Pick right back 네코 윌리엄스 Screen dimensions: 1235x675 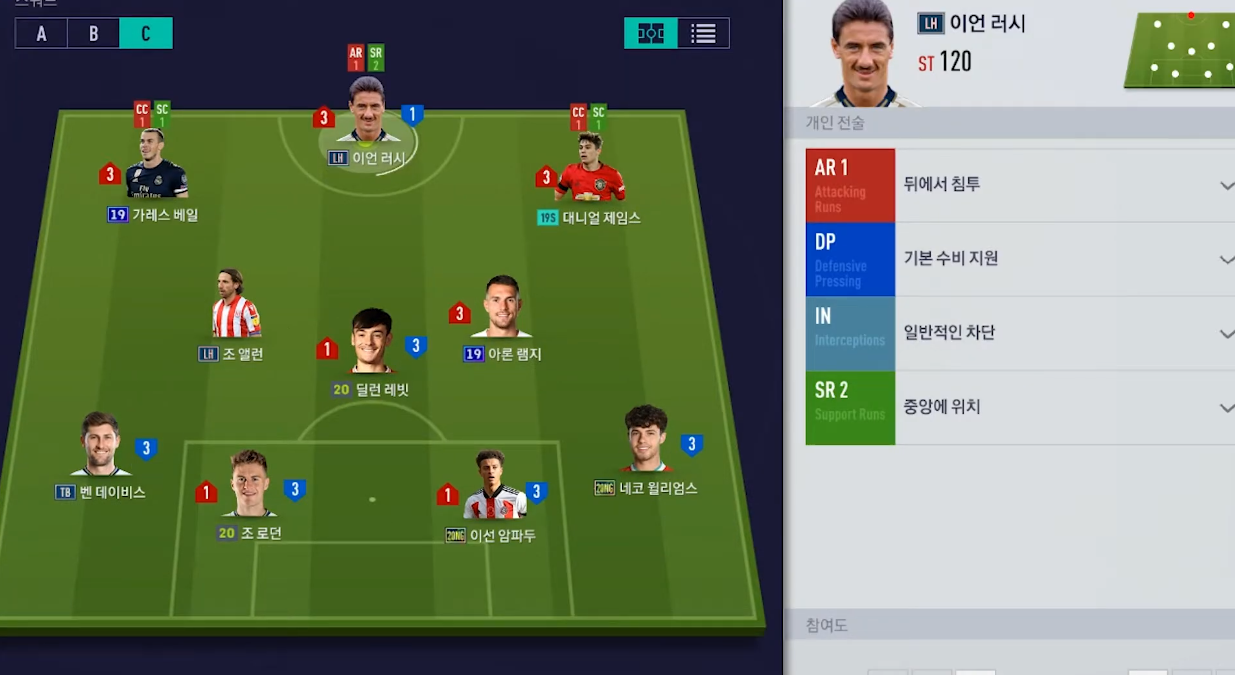pyautogui.click(x=645, y=442)
